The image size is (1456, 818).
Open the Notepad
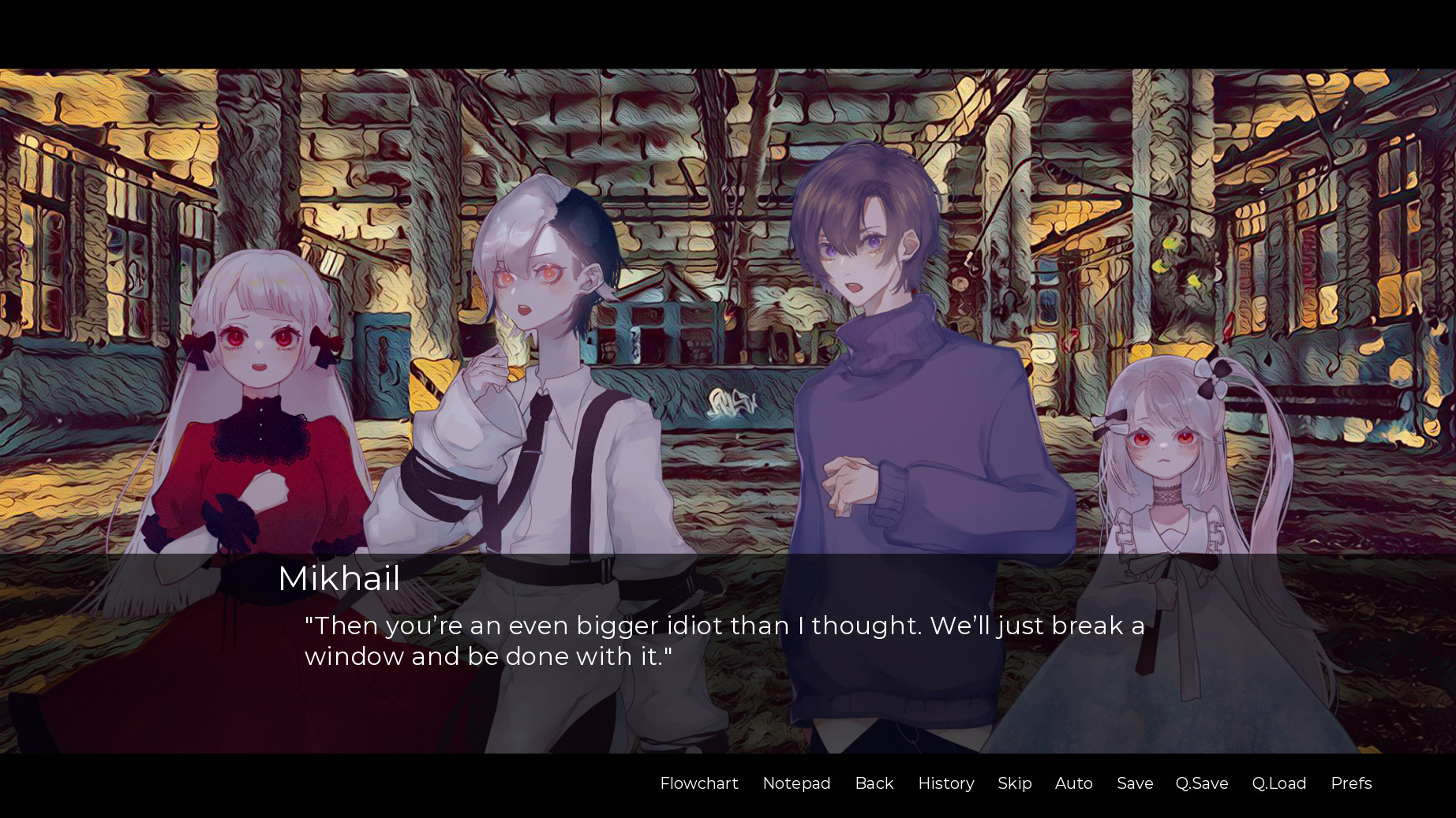796,783
